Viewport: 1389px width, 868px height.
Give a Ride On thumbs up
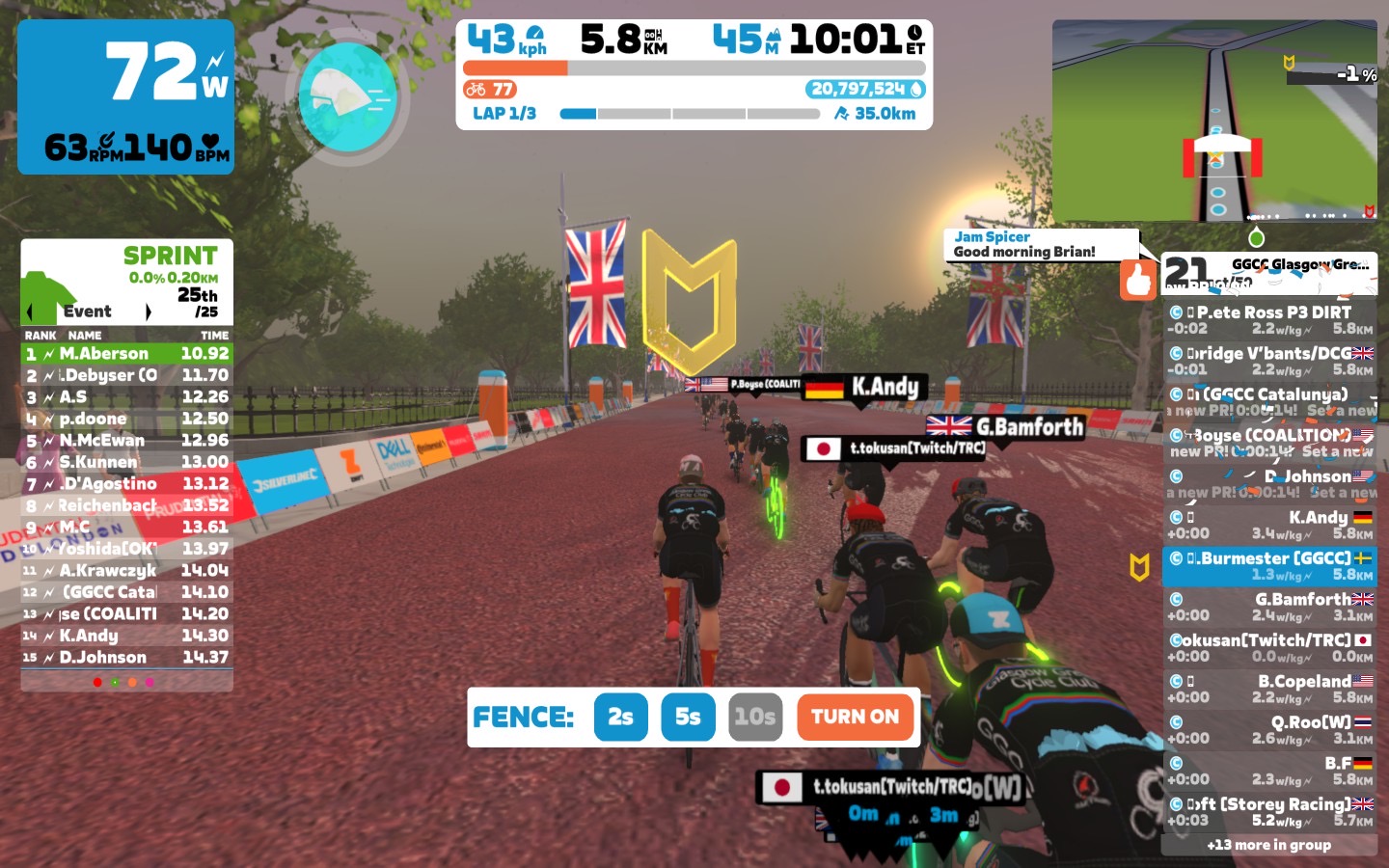pyautogui.click(x=1138, y=280)
